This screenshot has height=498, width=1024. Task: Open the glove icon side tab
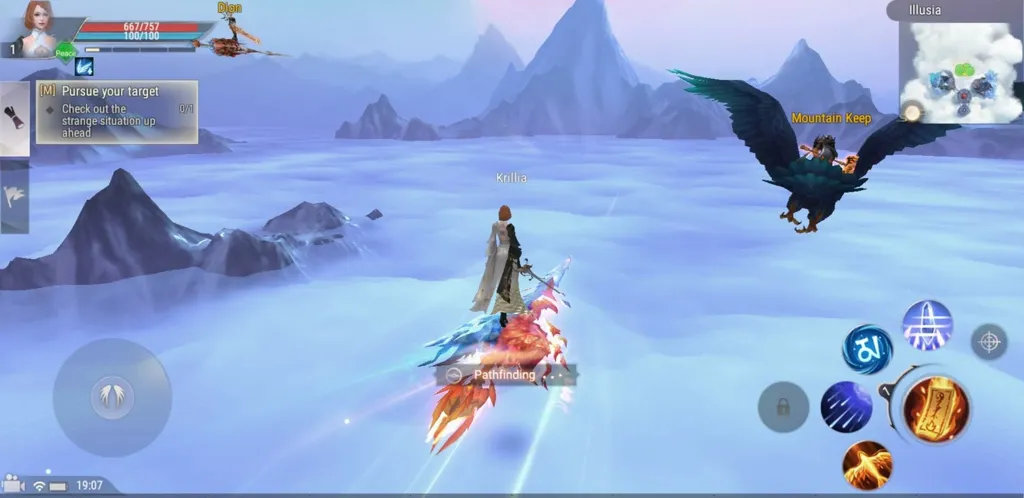click(x=14, y=119)
